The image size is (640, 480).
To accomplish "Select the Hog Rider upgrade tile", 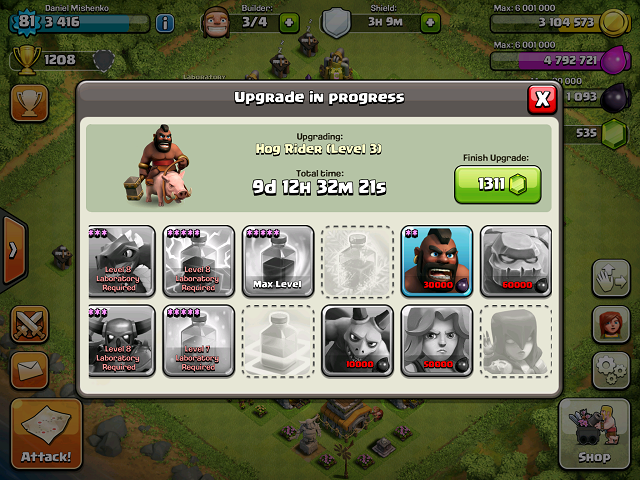I will point(437,260).
